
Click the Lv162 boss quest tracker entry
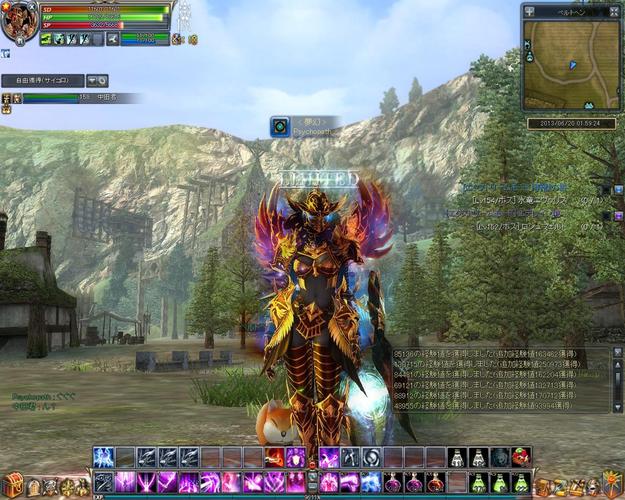pyautogui.click(x=537, y=227)
